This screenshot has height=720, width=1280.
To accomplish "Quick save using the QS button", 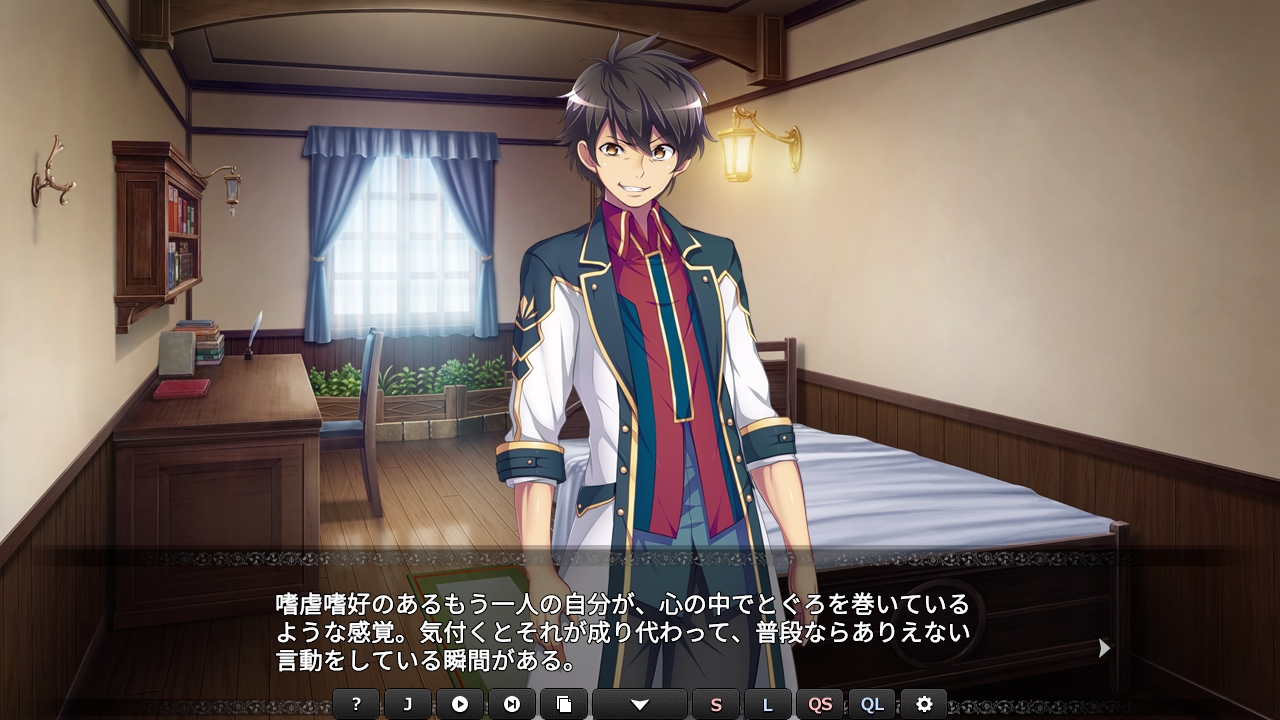I will 820,704.
